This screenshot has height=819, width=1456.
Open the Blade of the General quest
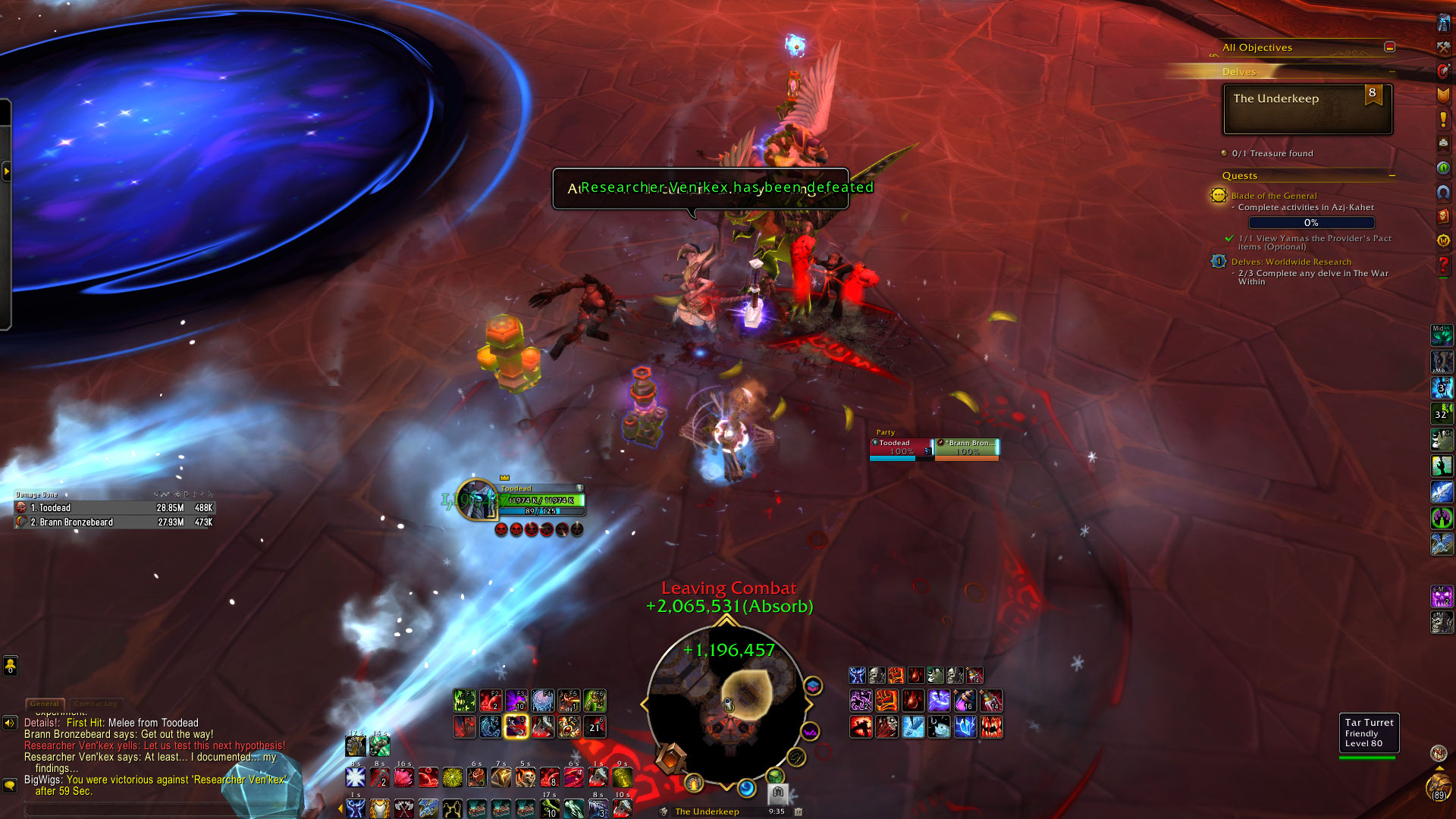(1274, 196)
